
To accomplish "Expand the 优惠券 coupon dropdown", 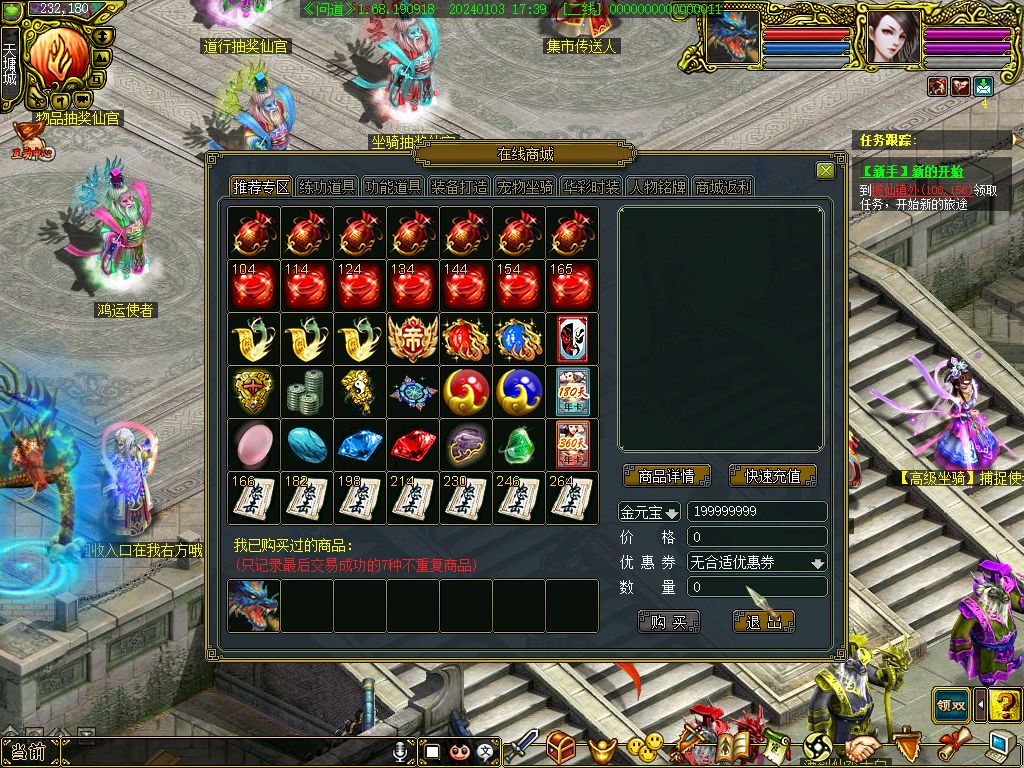I will click(x=818, y=563).
